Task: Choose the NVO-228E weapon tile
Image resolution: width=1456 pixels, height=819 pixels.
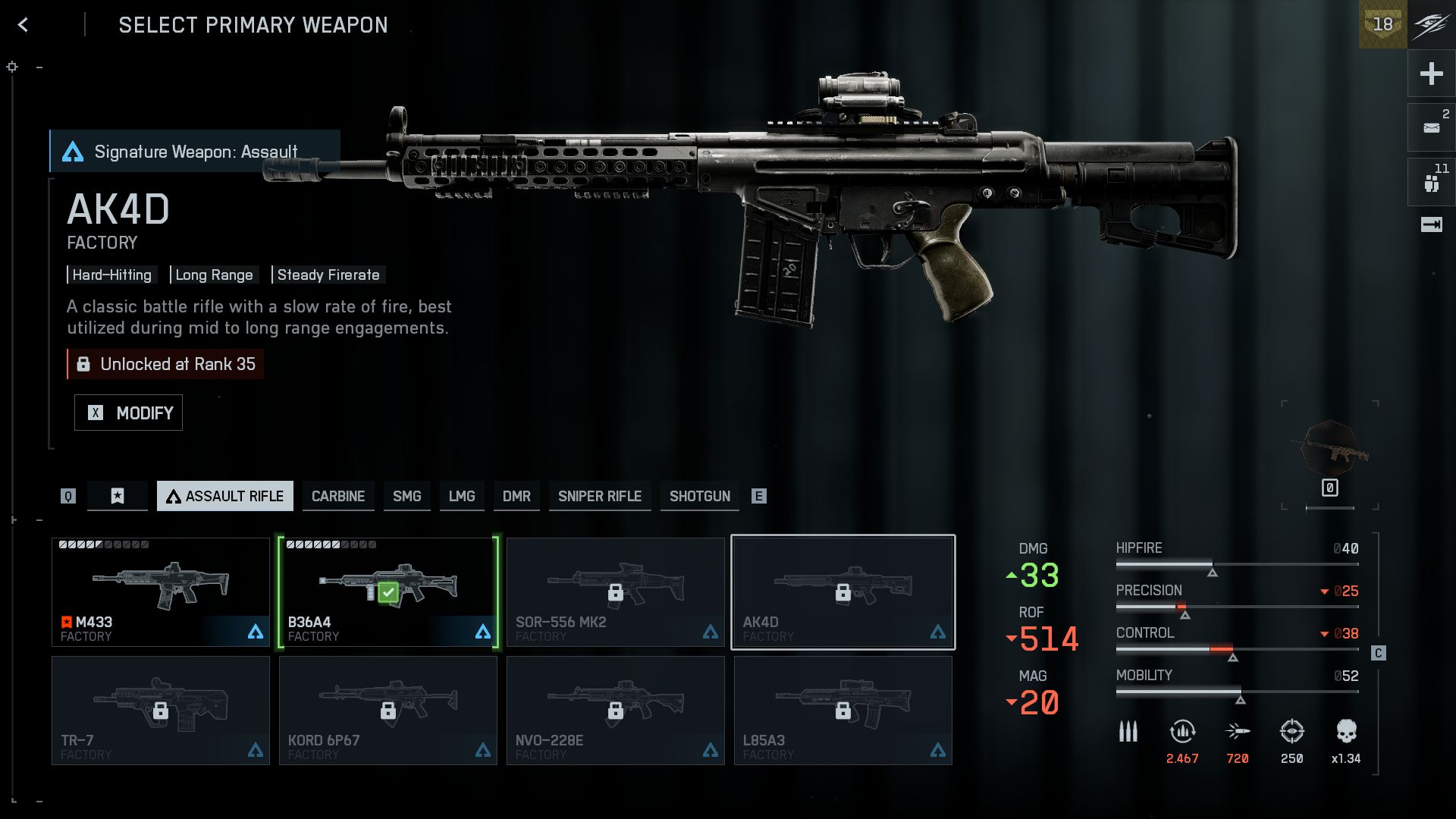Action: tap(616, 711)
